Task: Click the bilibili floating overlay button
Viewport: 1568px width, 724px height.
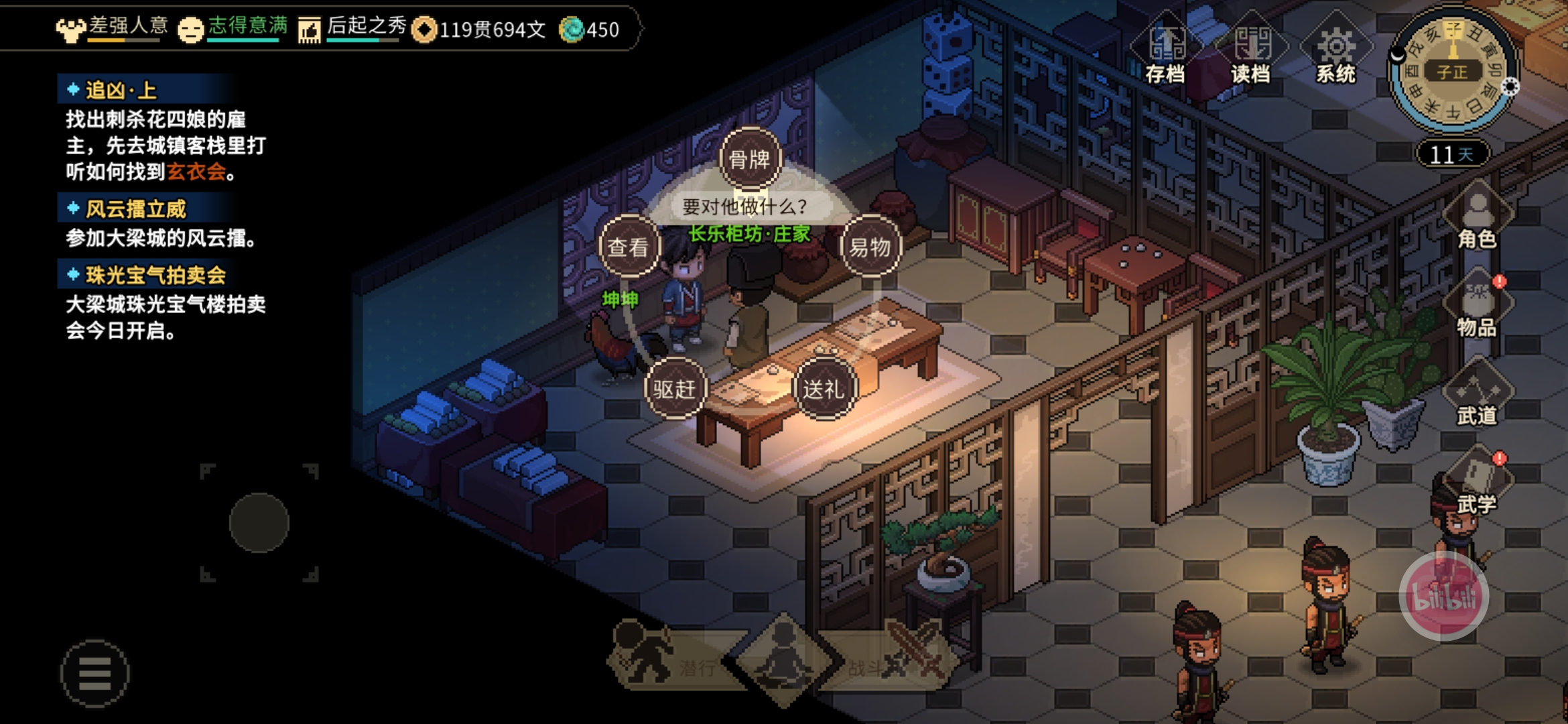Action: tap(1444, 596)
